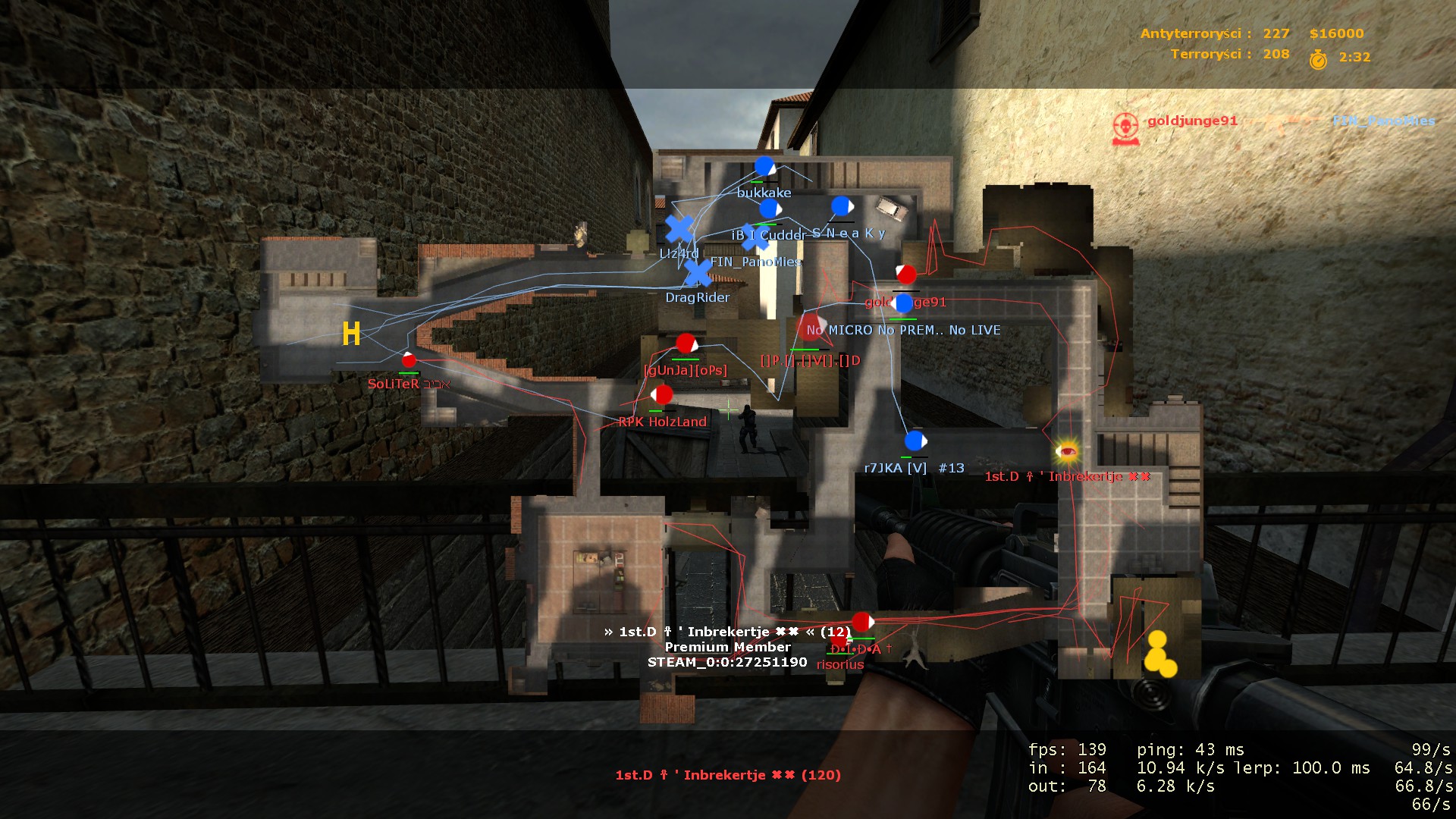
Task: Select the [gUnJa][oPs] red player marker
Action: tap(686, 344)
